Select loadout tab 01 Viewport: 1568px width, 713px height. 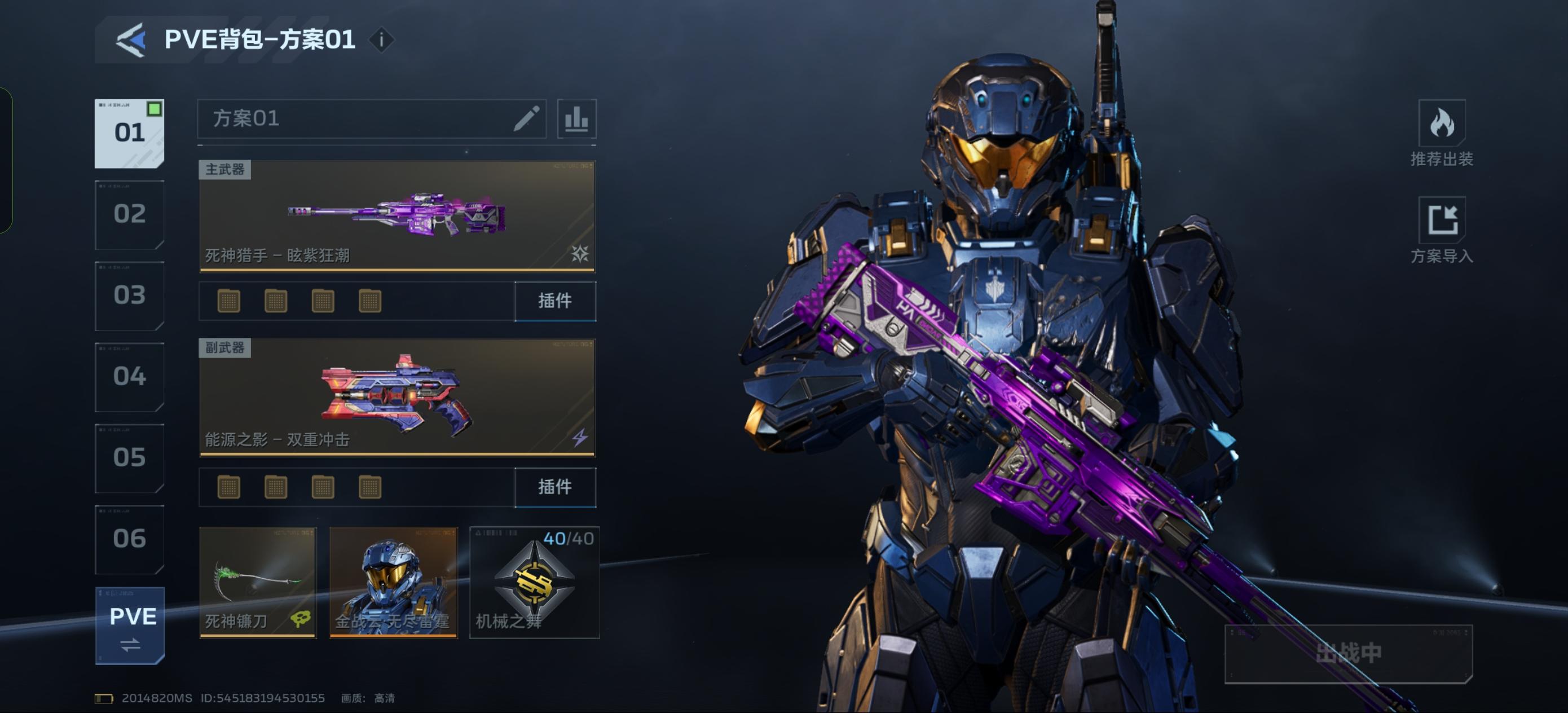pyautogui.click(x=129, y=133)
